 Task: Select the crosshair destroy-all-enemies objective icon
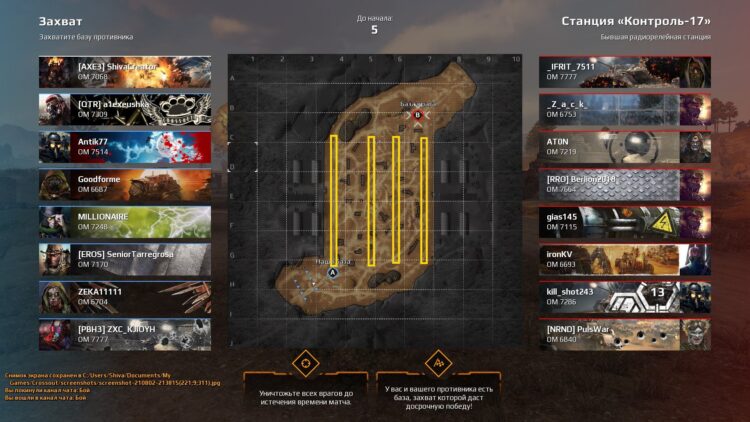(x=304, y=362)
